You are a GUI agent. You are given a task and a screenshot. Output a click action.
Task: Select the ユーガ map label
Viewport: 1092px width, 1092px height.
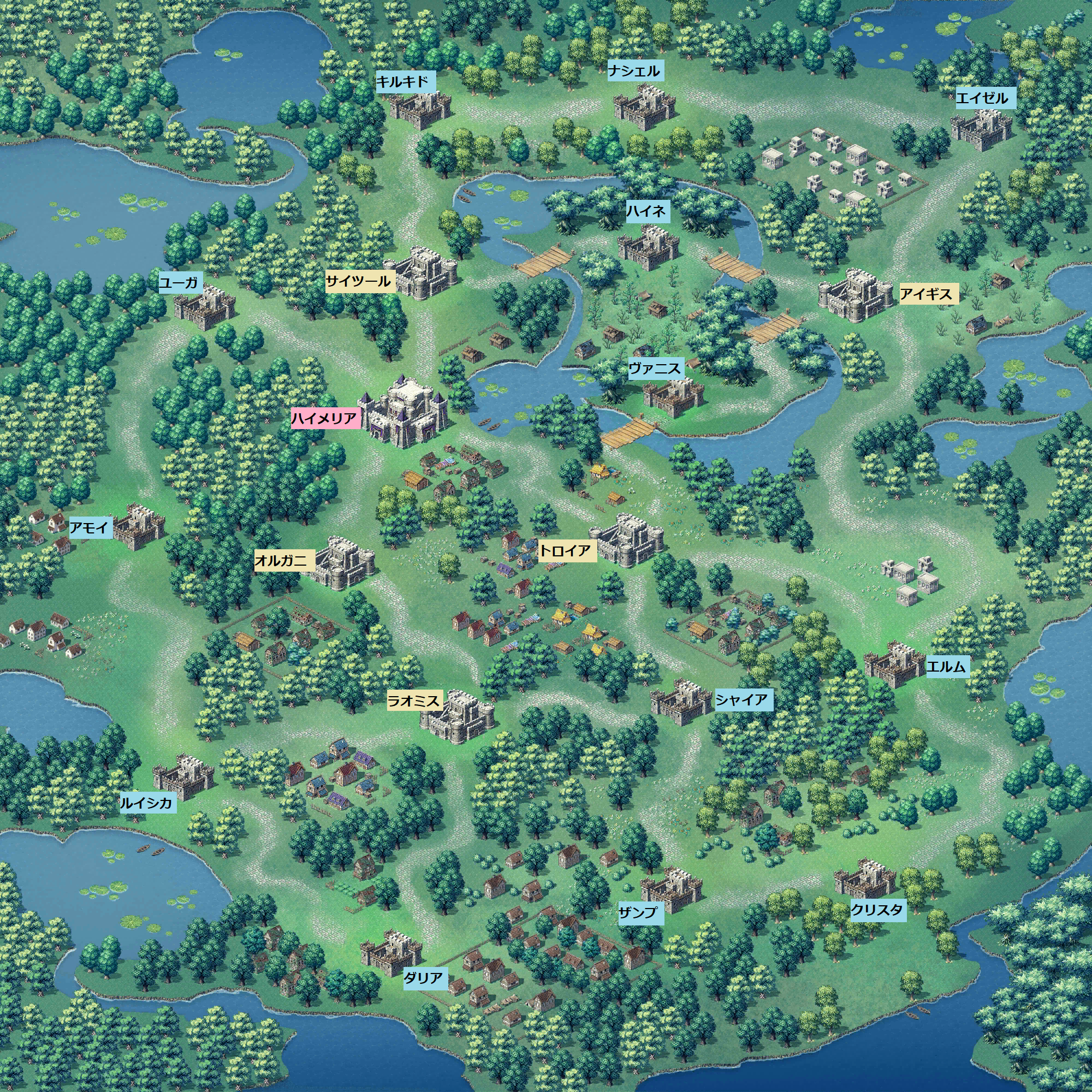tap(180, 283)
